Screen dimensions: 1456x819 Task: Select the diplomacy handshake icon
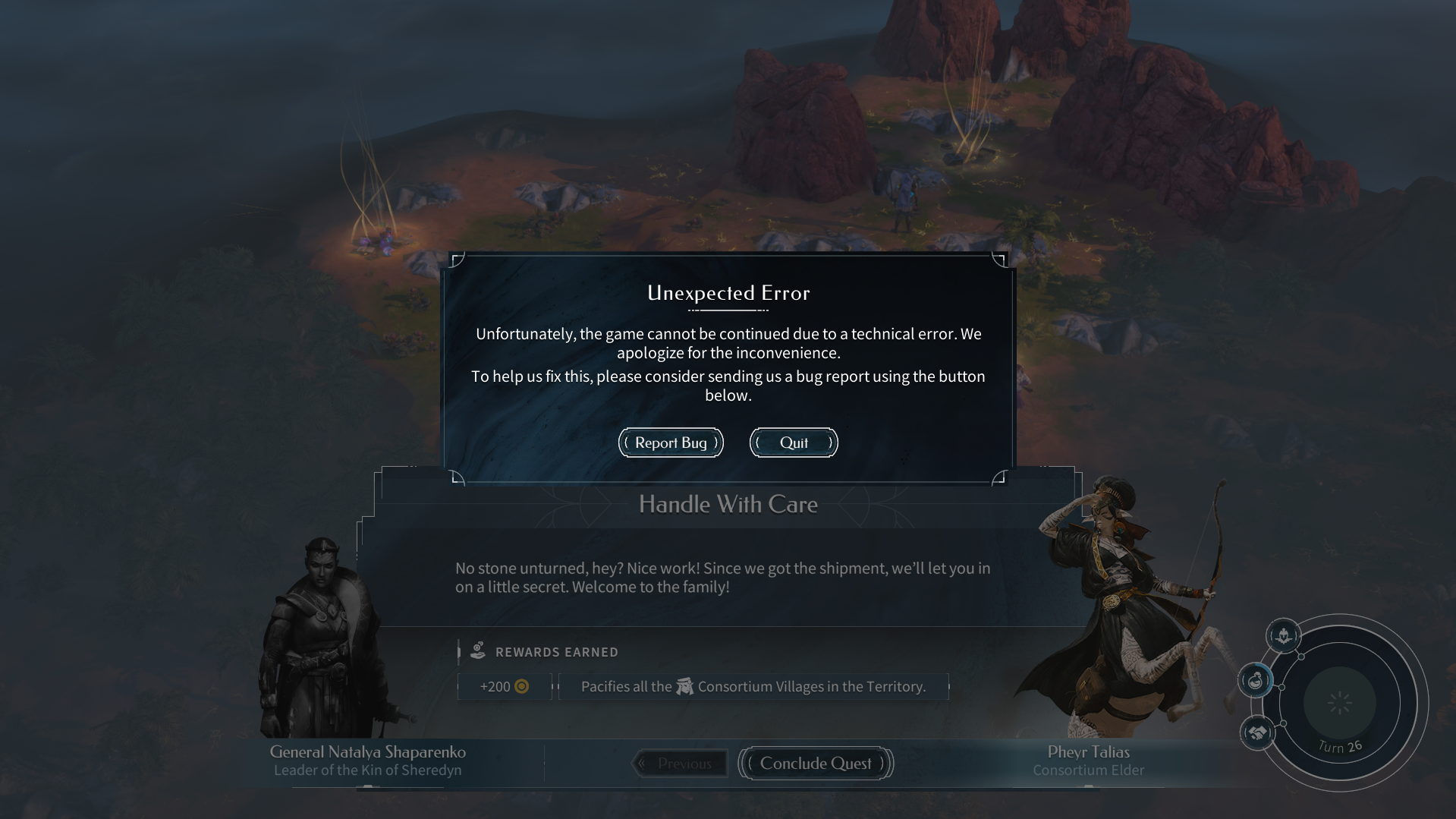tap(1256, 733)
